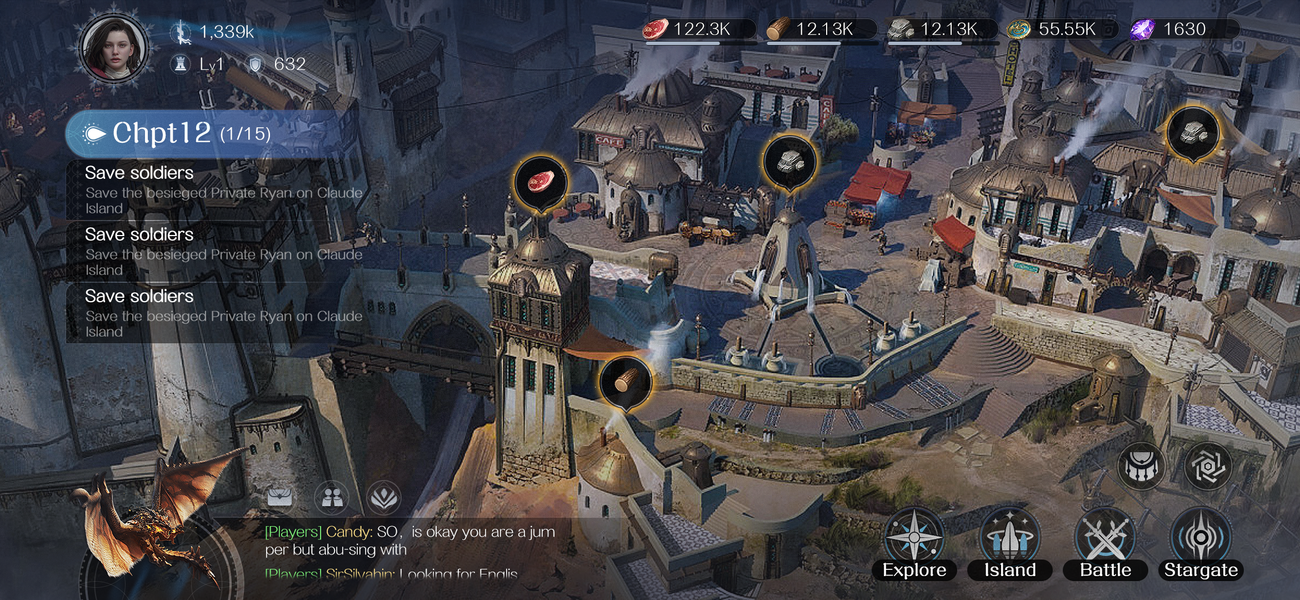Viewport: 1300px width, 600px height.
Task: Tap the meat resource counter in top bar
Action: tap(690, 29)
